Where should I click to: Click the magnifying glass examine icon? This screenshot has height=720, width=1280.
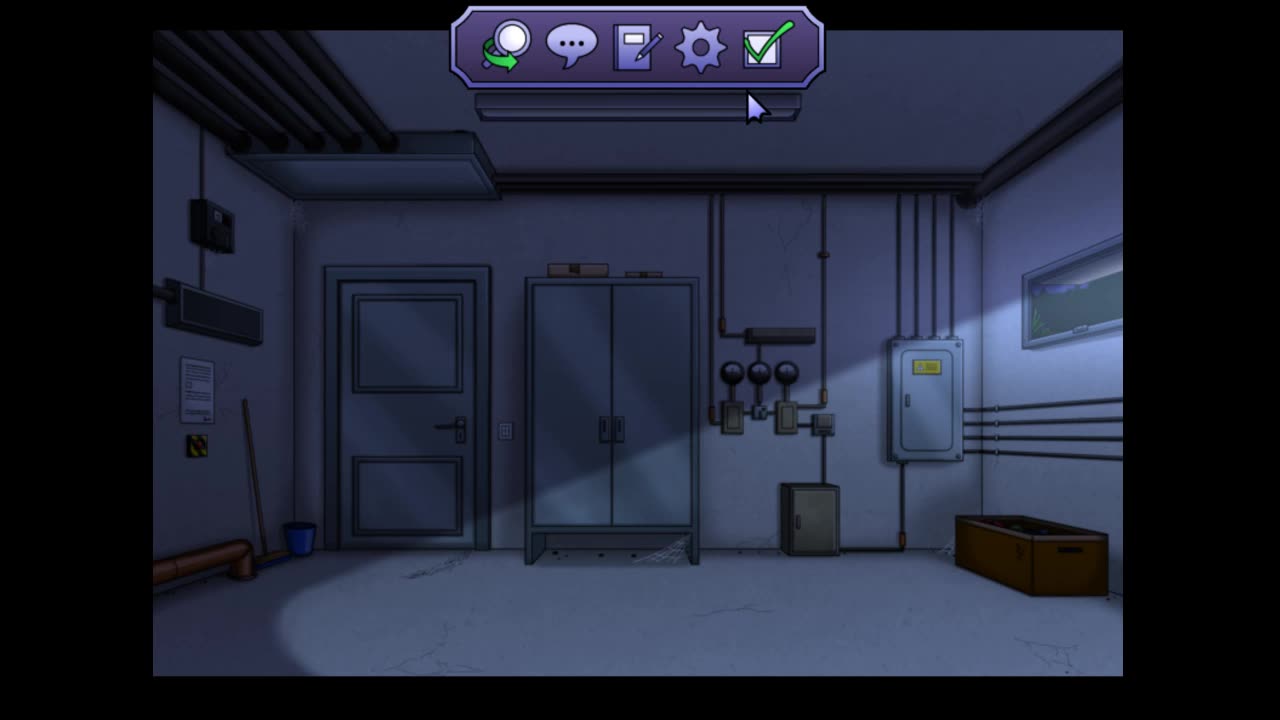coord(507,46)
